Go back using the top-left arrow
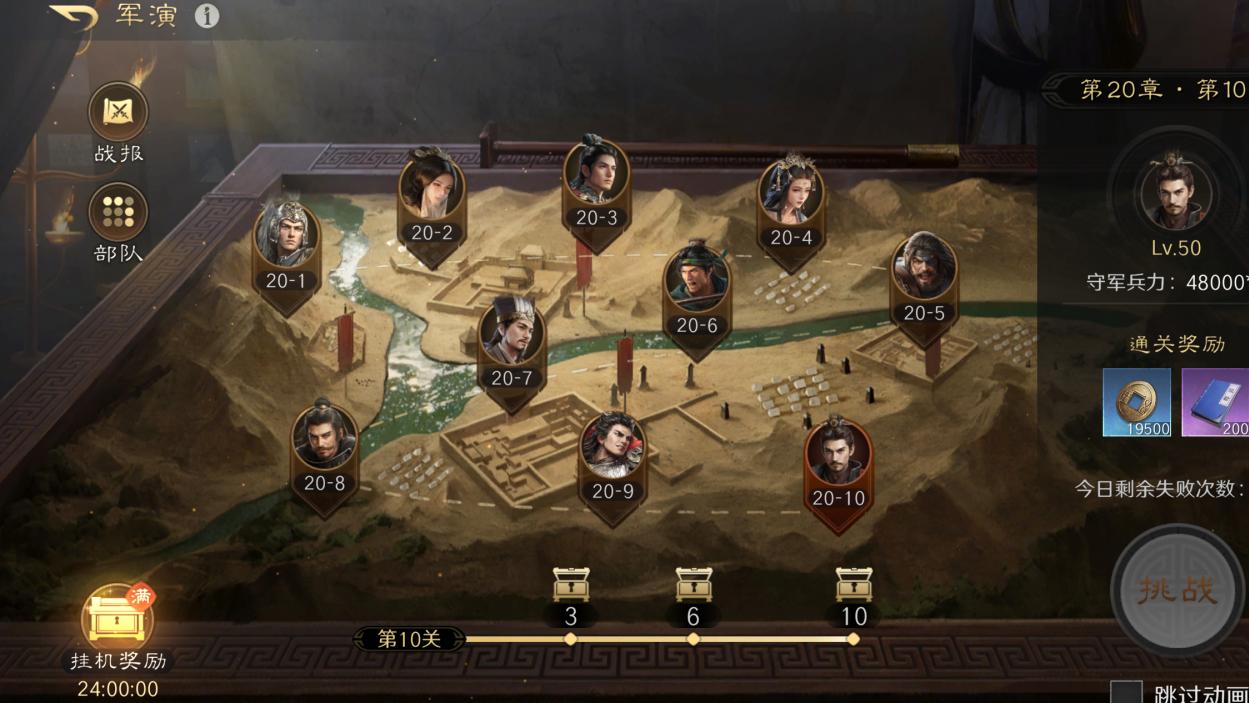 (74, 17)
